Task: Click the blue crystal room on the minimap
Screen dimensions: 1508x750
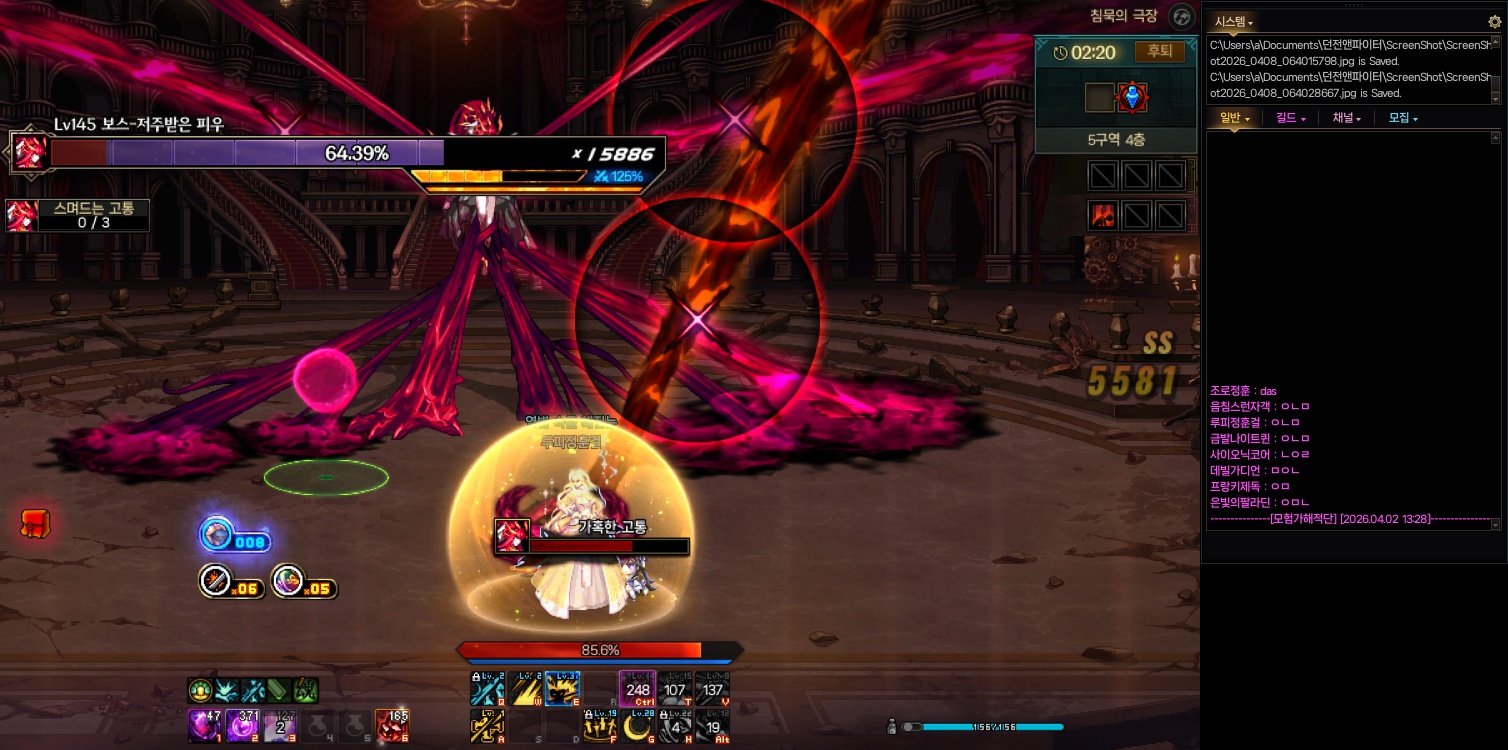Action: click(1132, 97)
